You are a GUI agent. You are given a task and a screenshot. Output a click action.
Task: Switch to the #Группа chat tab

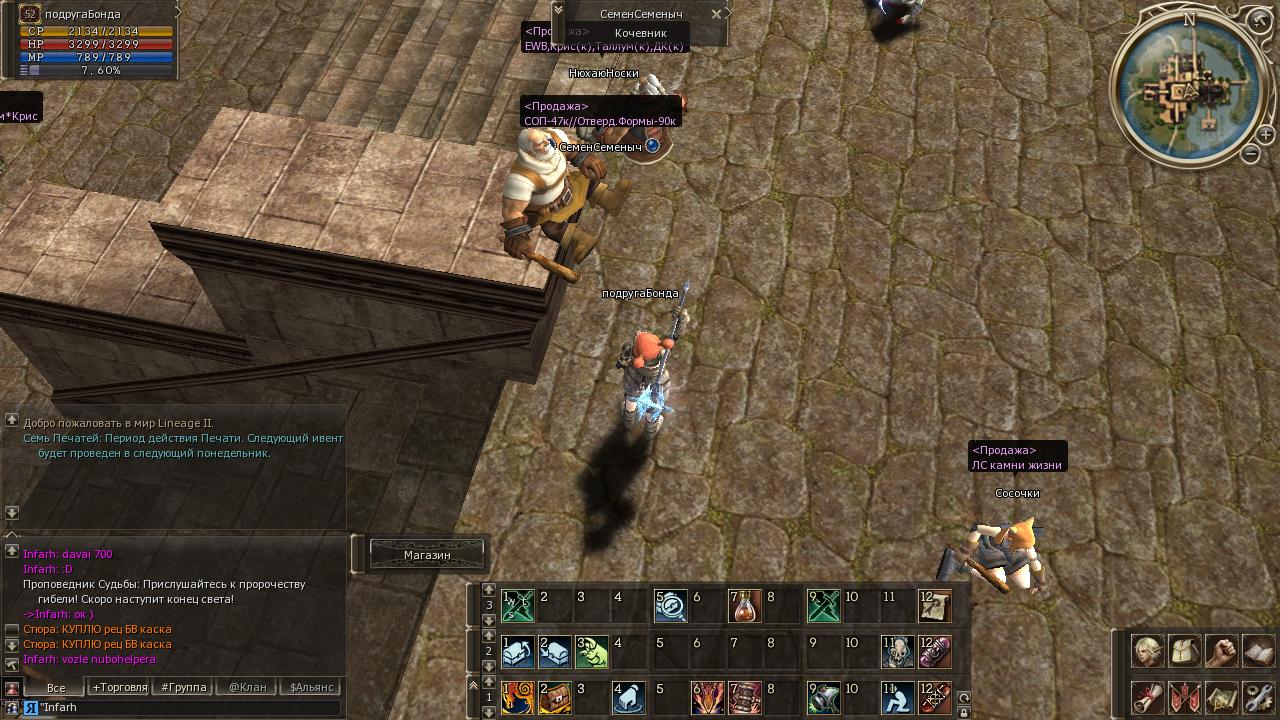click(184, 687)
